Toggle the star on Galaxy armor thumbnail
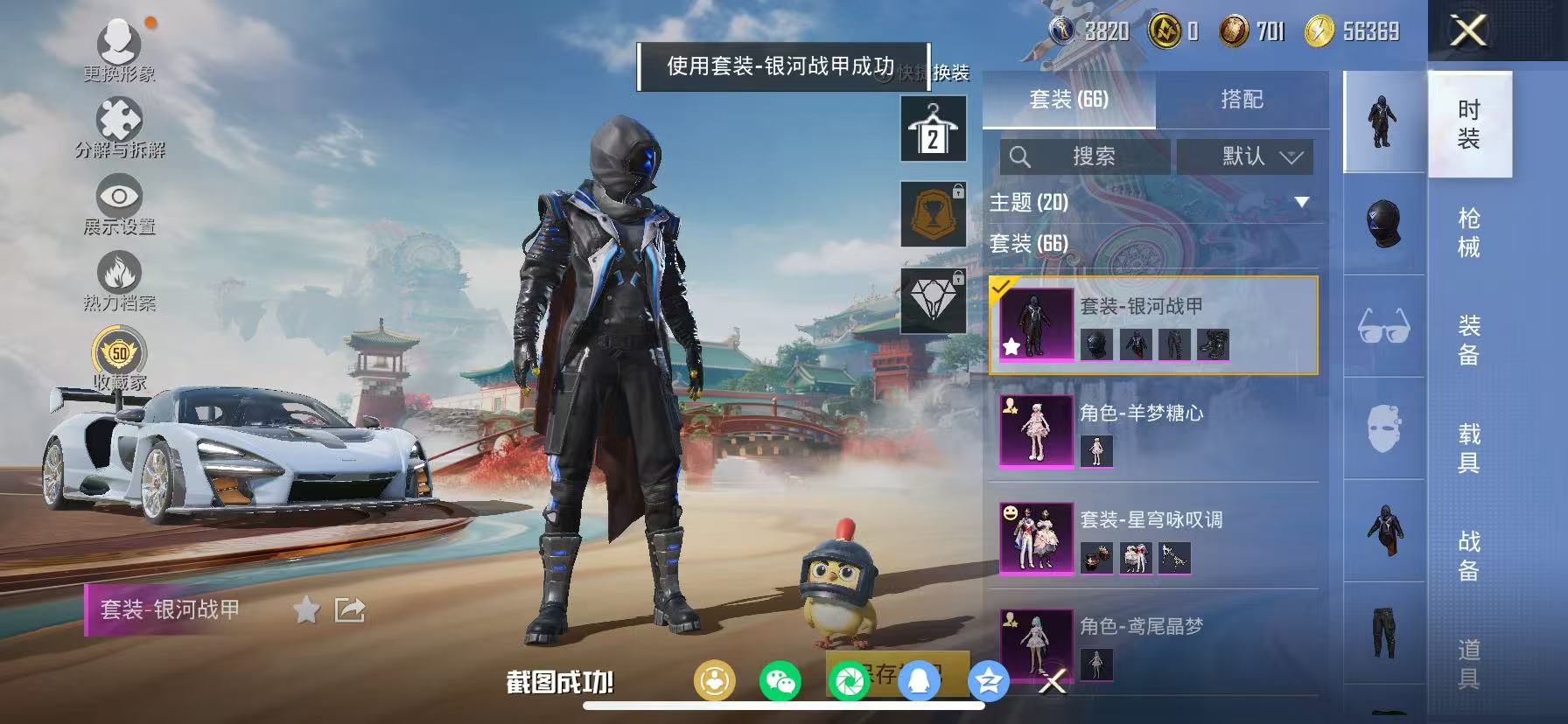The width and height of the screenshot is (1568, 724). click(x=1012, y=346)
